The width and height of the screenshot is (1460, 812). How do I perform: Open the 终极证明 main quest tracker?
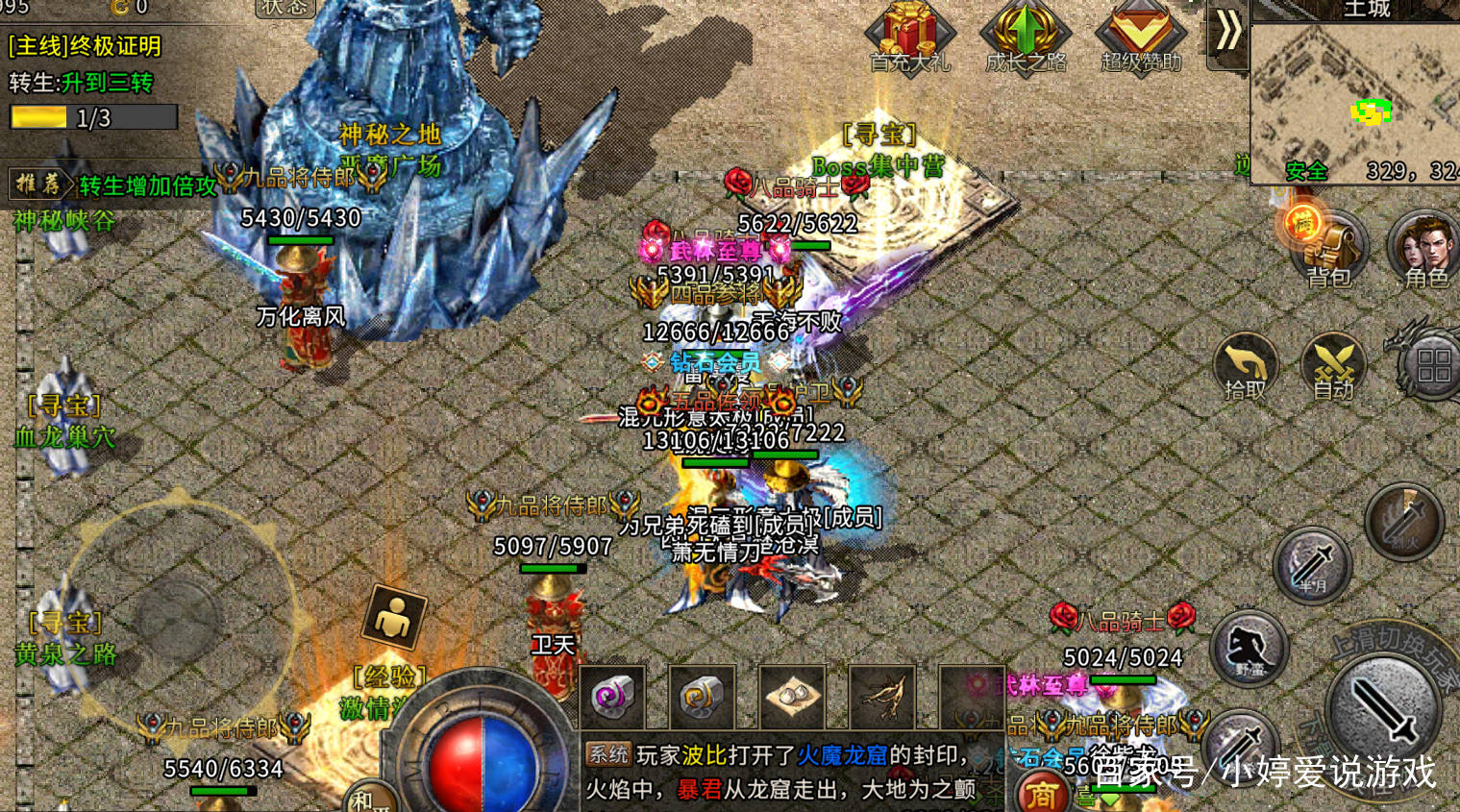(85, 46)
